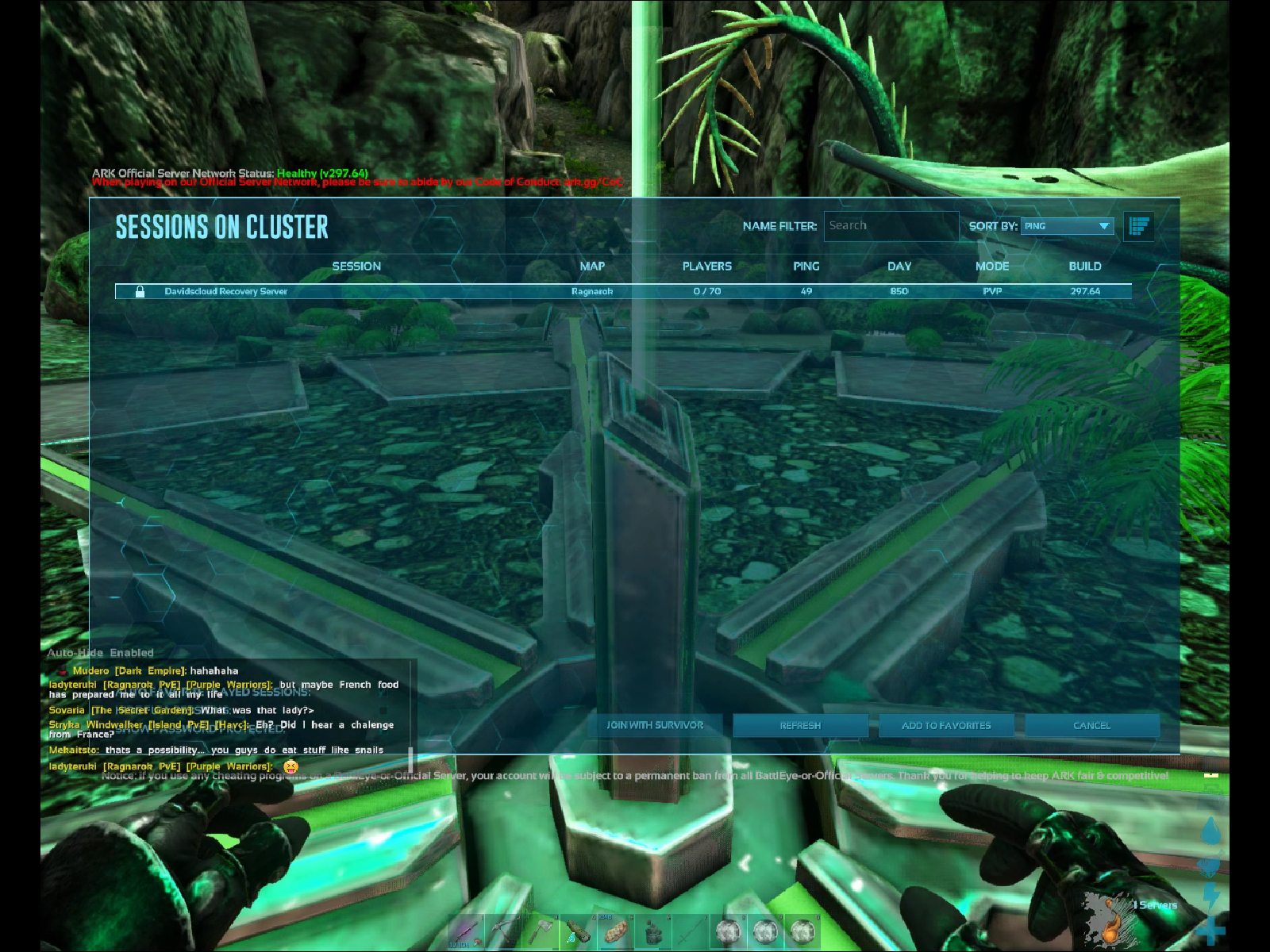The image size is (1270, 952).
Task: Toggle the sort order icon button
Action: [x=1139, y=226]
